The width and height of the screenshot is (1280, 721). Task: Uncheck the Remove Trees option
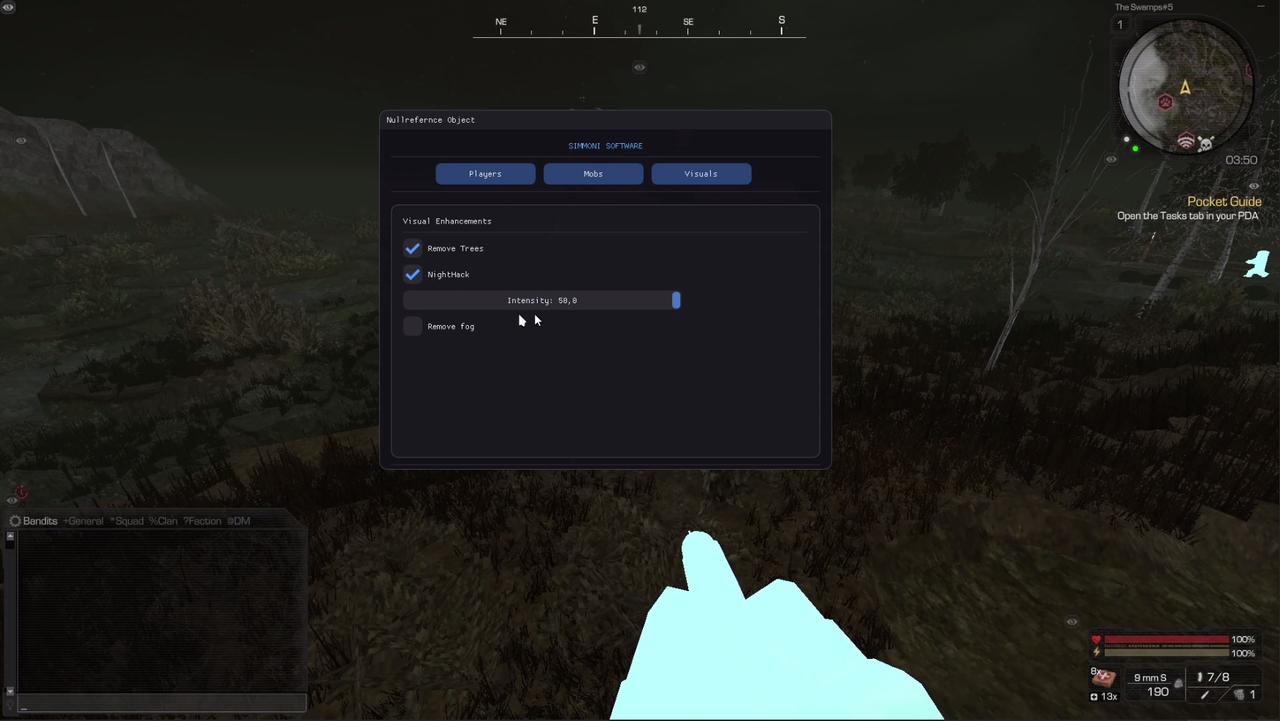[x=412, y=248]
